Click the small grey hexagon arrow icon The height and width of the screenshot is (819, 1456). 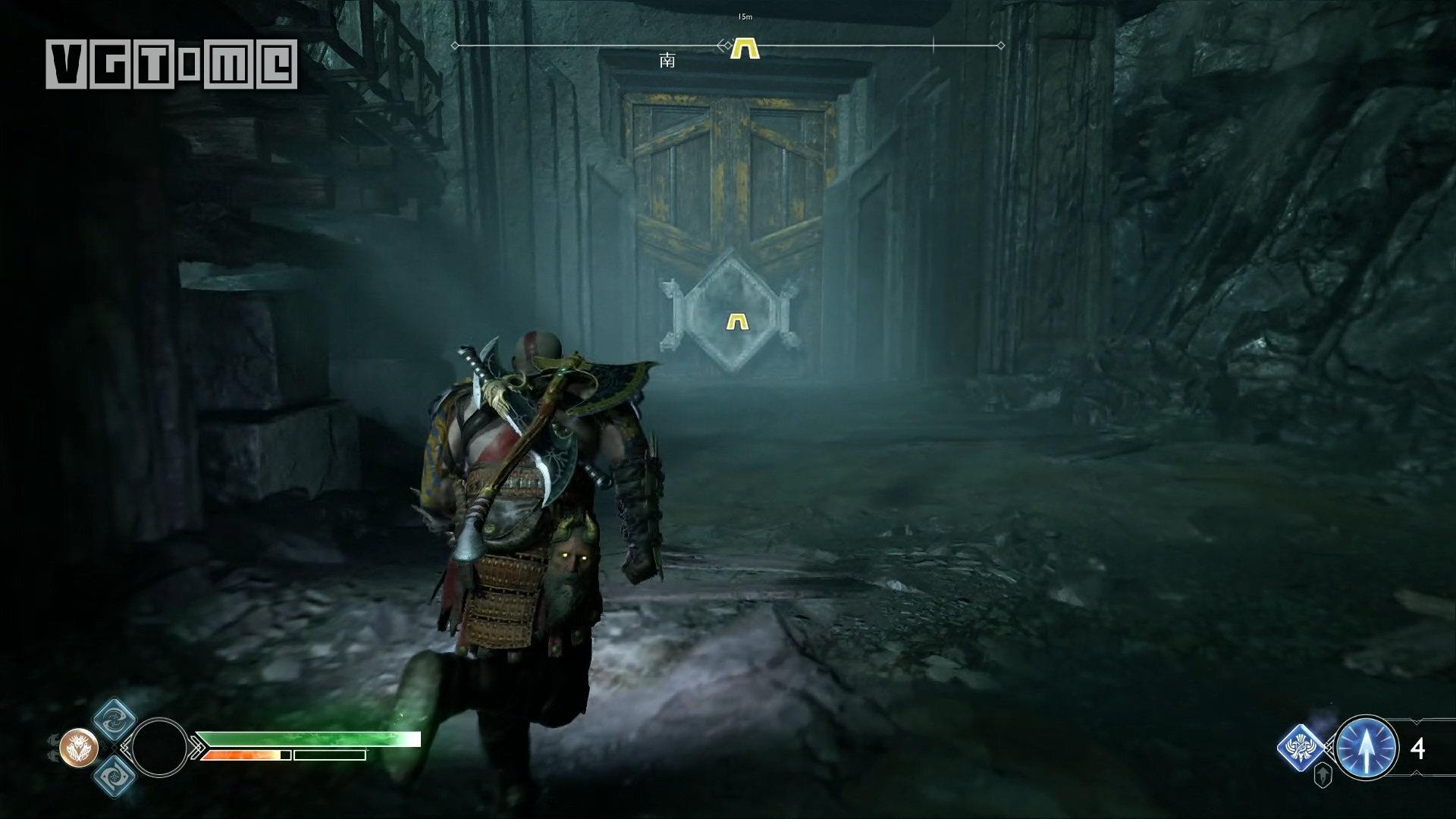[x=1323, y=777]
